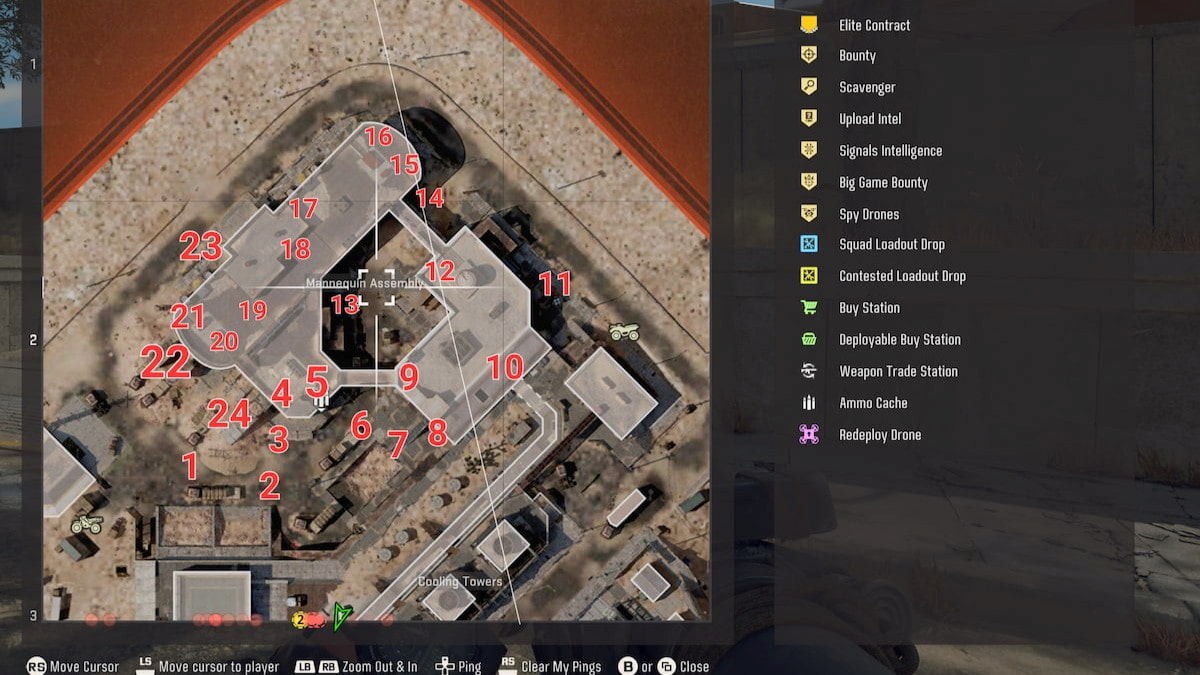
Task: Click the Squad Loadout Drop entry
Action: 891,245
